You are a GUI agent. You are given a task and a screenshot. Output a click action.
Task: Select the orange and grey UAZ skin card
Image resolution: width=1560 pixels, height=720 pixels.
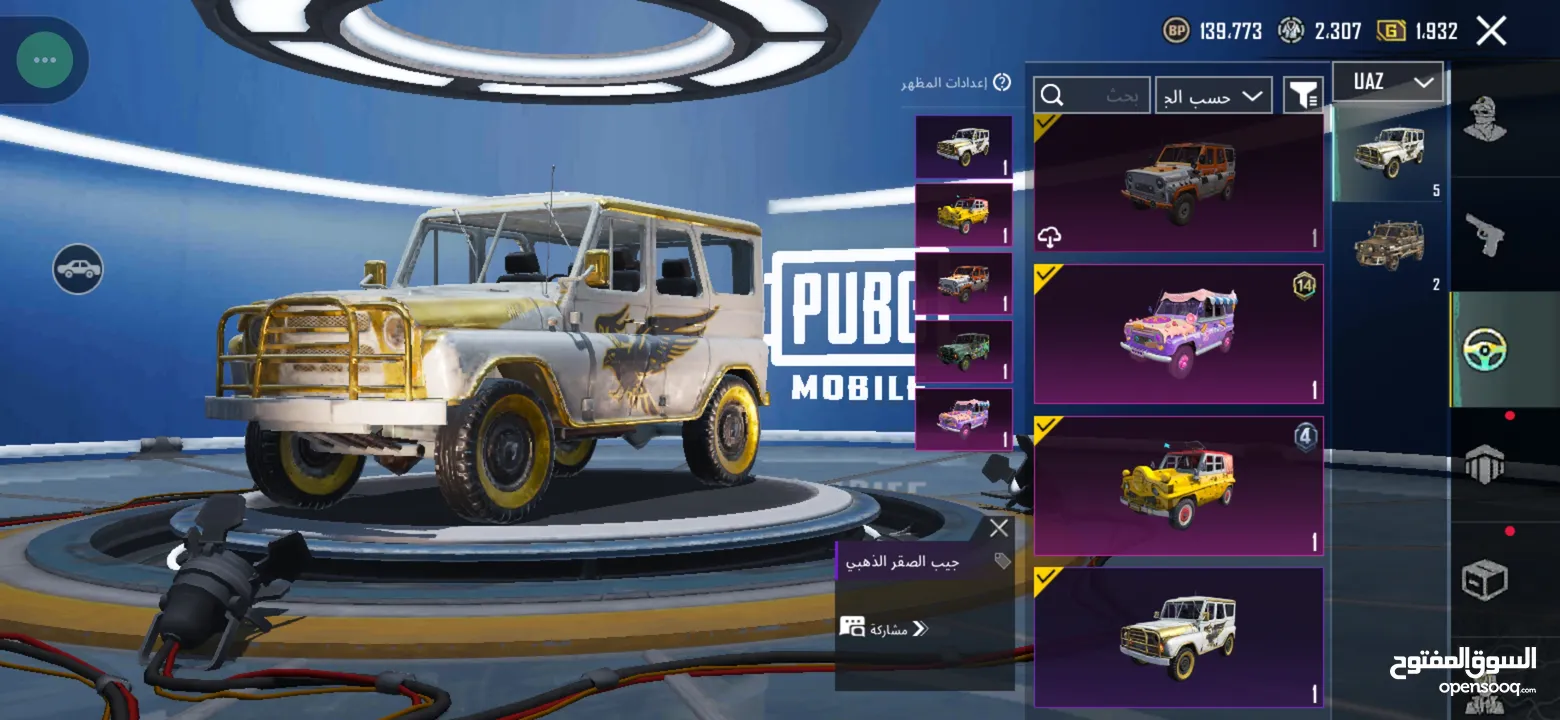tap(1178, 181)
